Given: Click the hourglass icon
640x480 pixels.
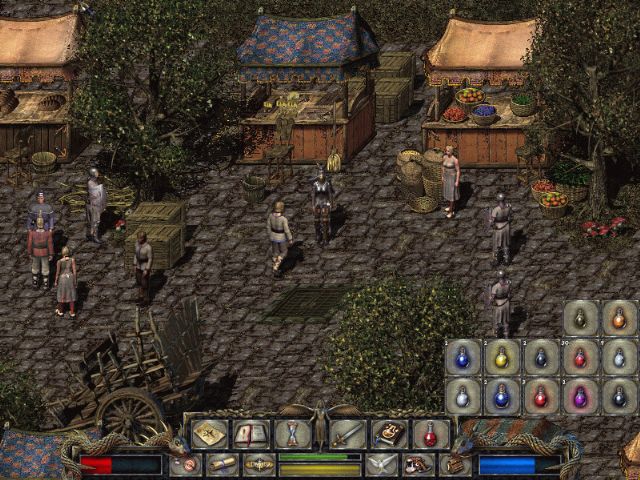Looking at the screenshot, I should click(292, 434).
